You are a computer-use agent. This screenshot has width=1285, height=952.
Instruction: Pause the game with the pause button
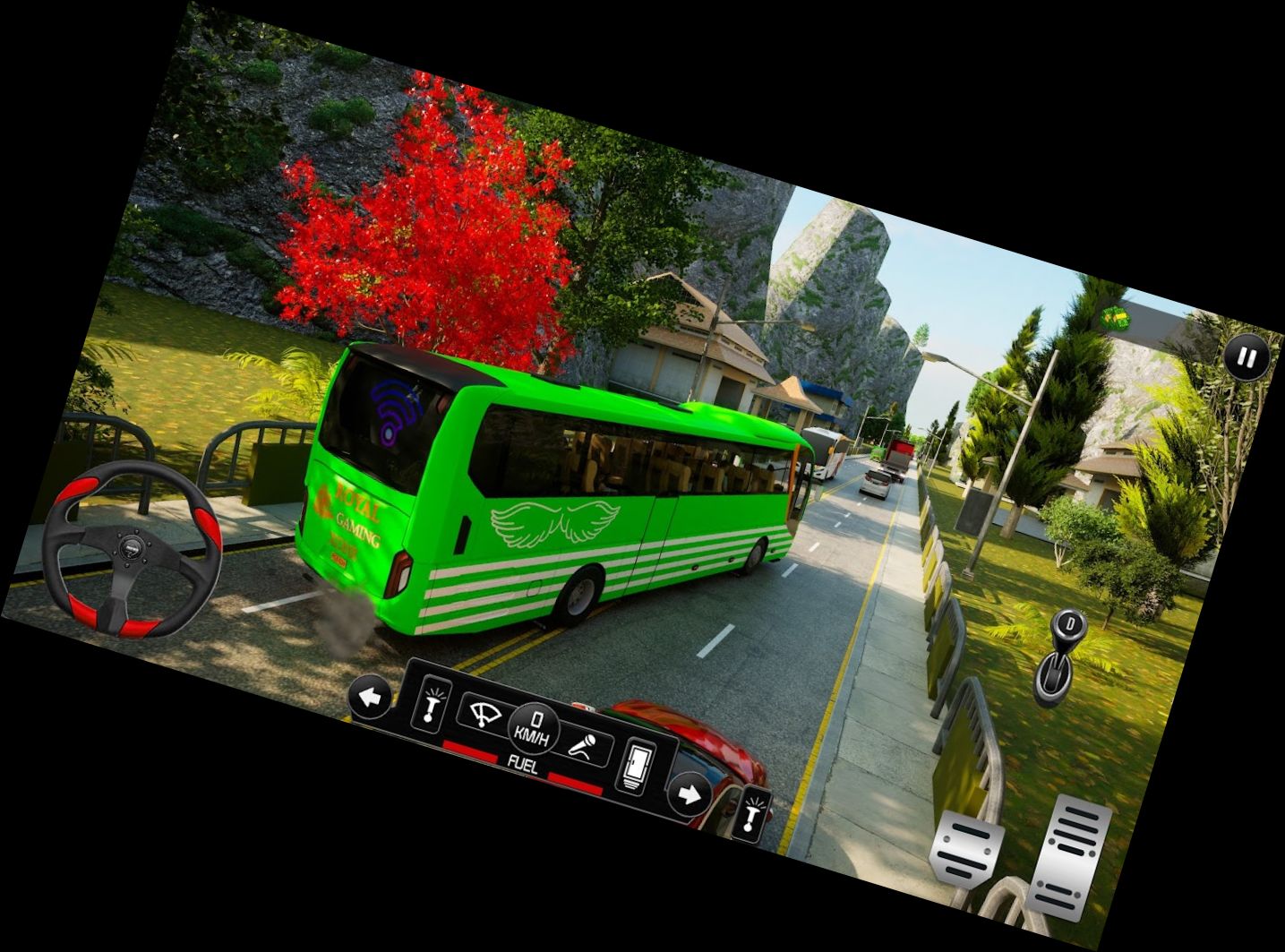pyautogui.click(x=1246, y=358)
